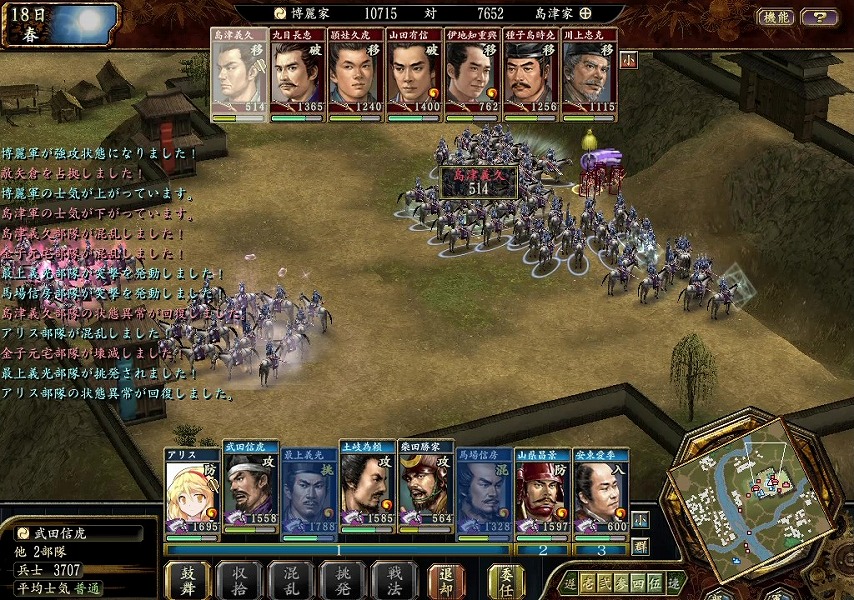Activate the 混乱 confuse command
Screen dimensions: 854x600
pos(291,580)
